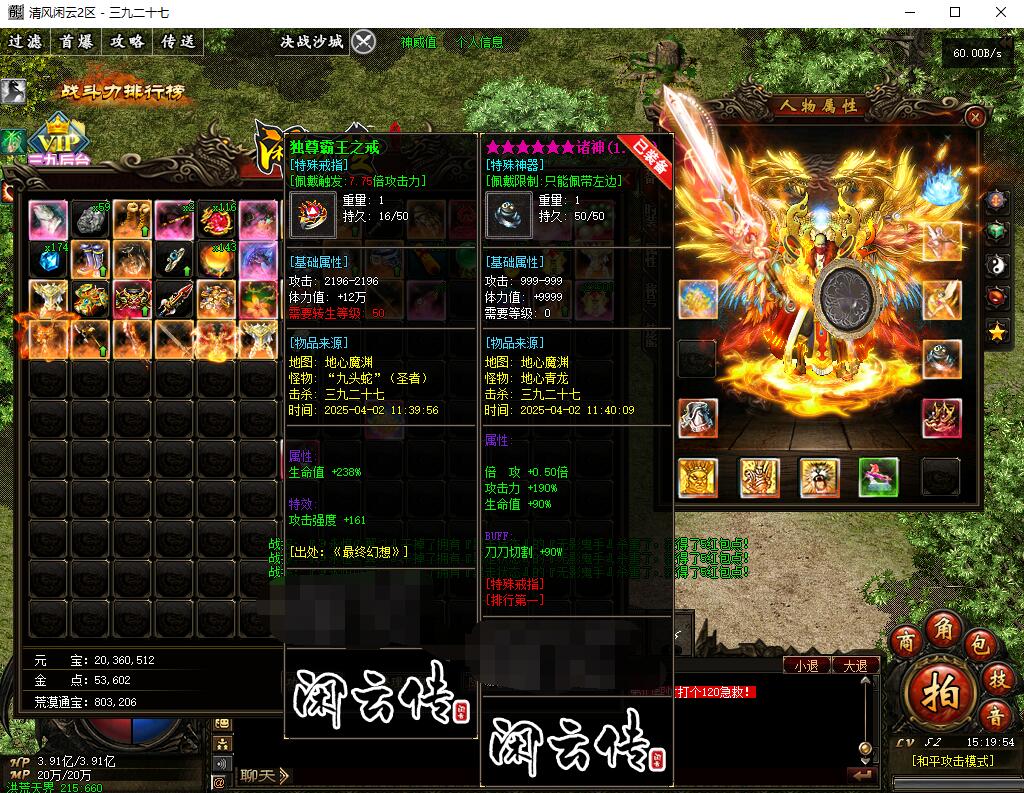
Task: Open the 战斗力排行榜 ranking board
Action: tap(124, 92)
